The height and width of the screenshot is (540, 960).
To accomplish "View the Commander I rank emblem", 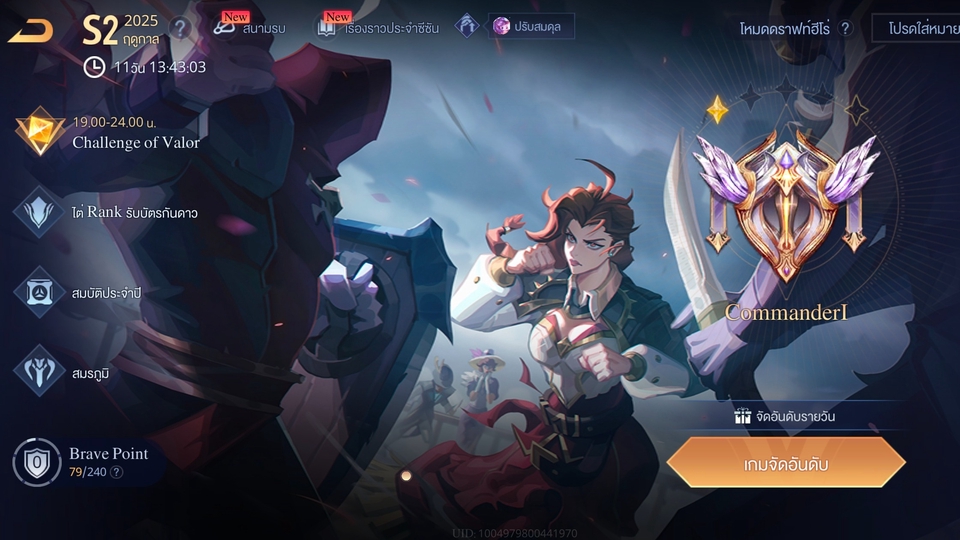I will (x=786, y=205).
